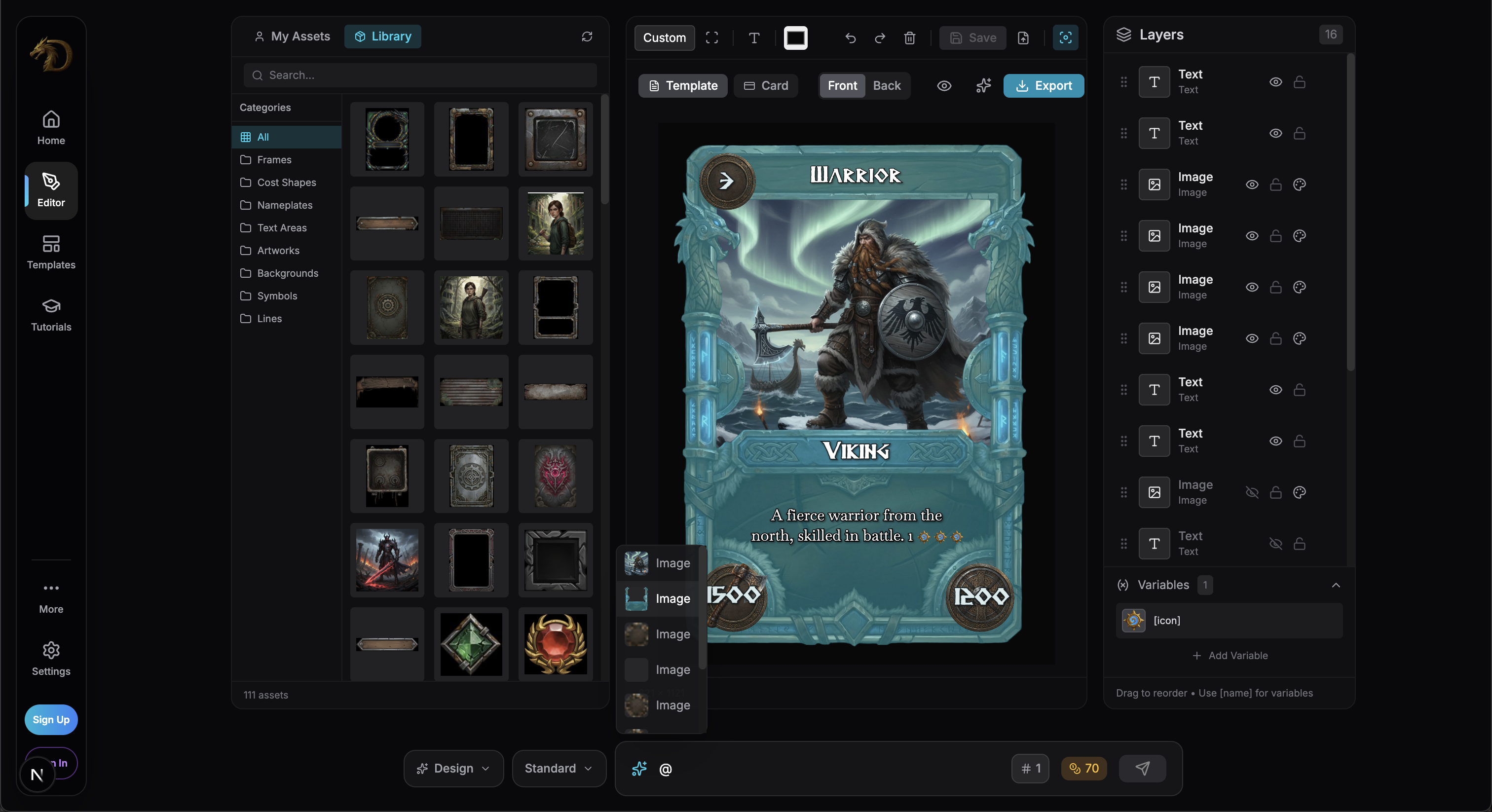Click the focus capture icon top right
Screen dimensions: 1492x812
[1066, 37]
